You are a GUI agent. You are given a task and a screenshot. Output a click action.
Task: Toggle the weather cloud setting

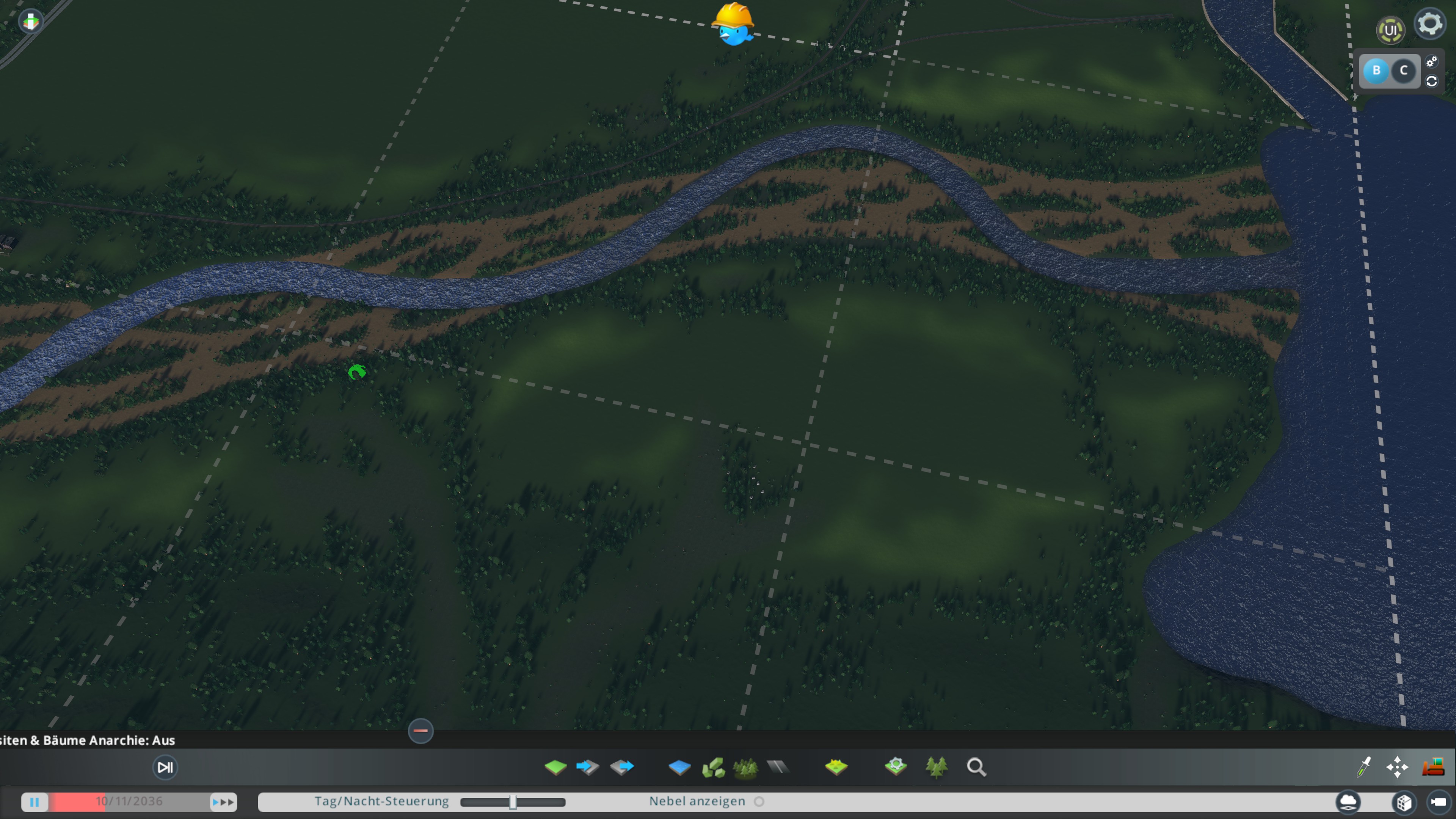click(1348, 801)
